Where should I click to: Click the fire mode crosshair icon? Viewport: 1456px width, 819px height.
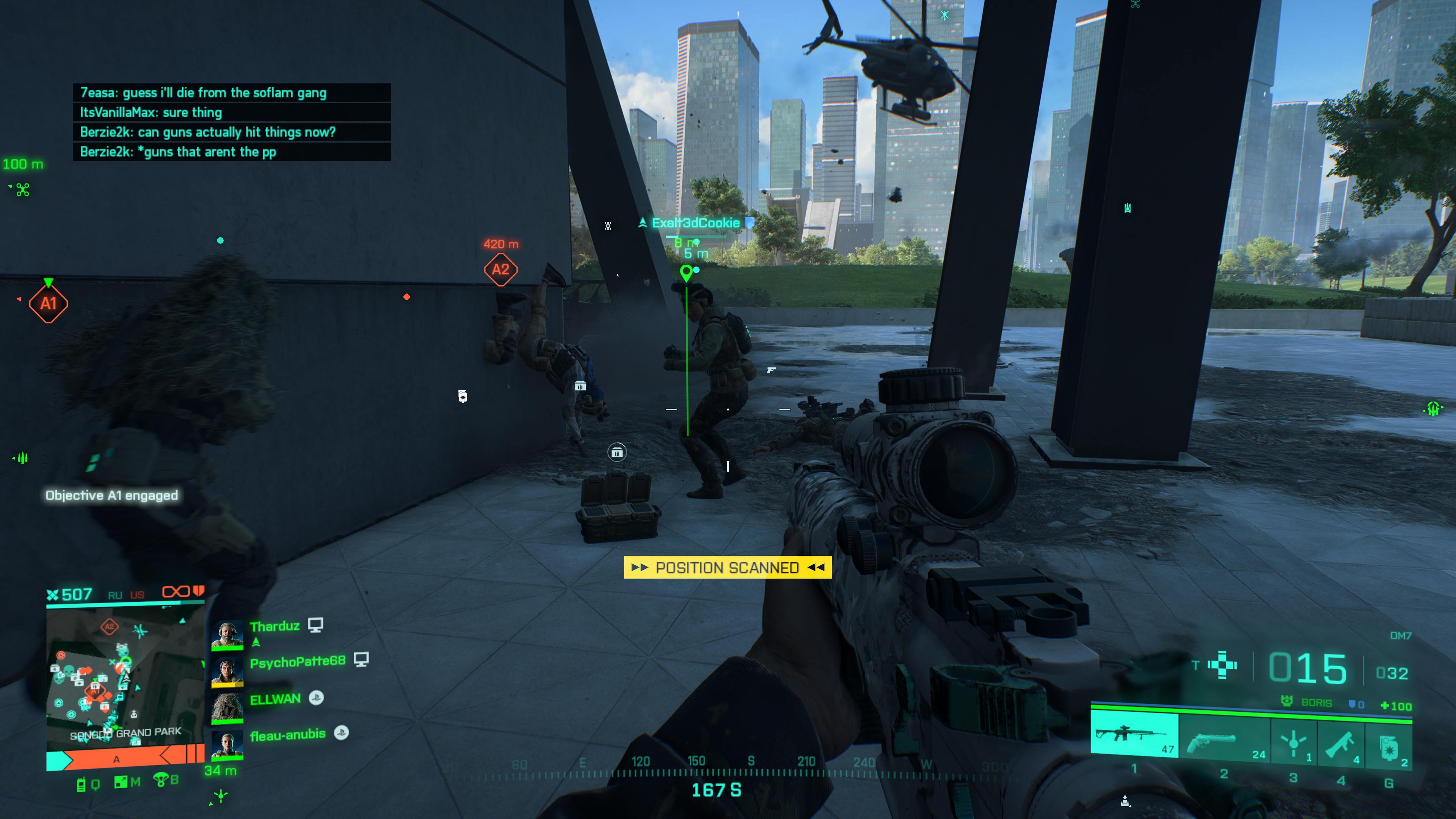pyautogui.click(x=1222, y=665)
